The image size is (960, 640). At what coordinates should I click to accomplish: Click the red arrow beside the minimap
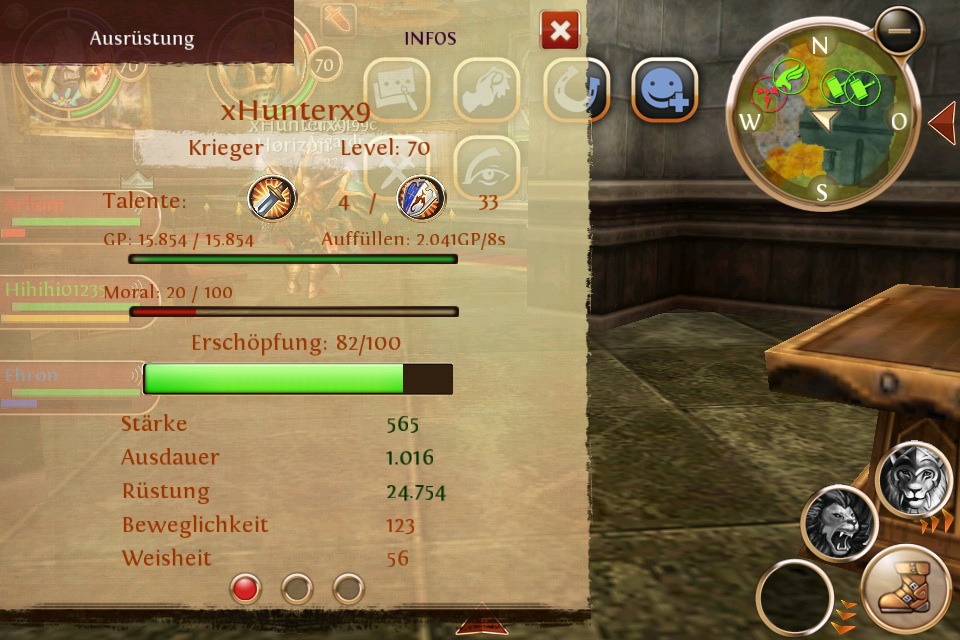[942, 123]
